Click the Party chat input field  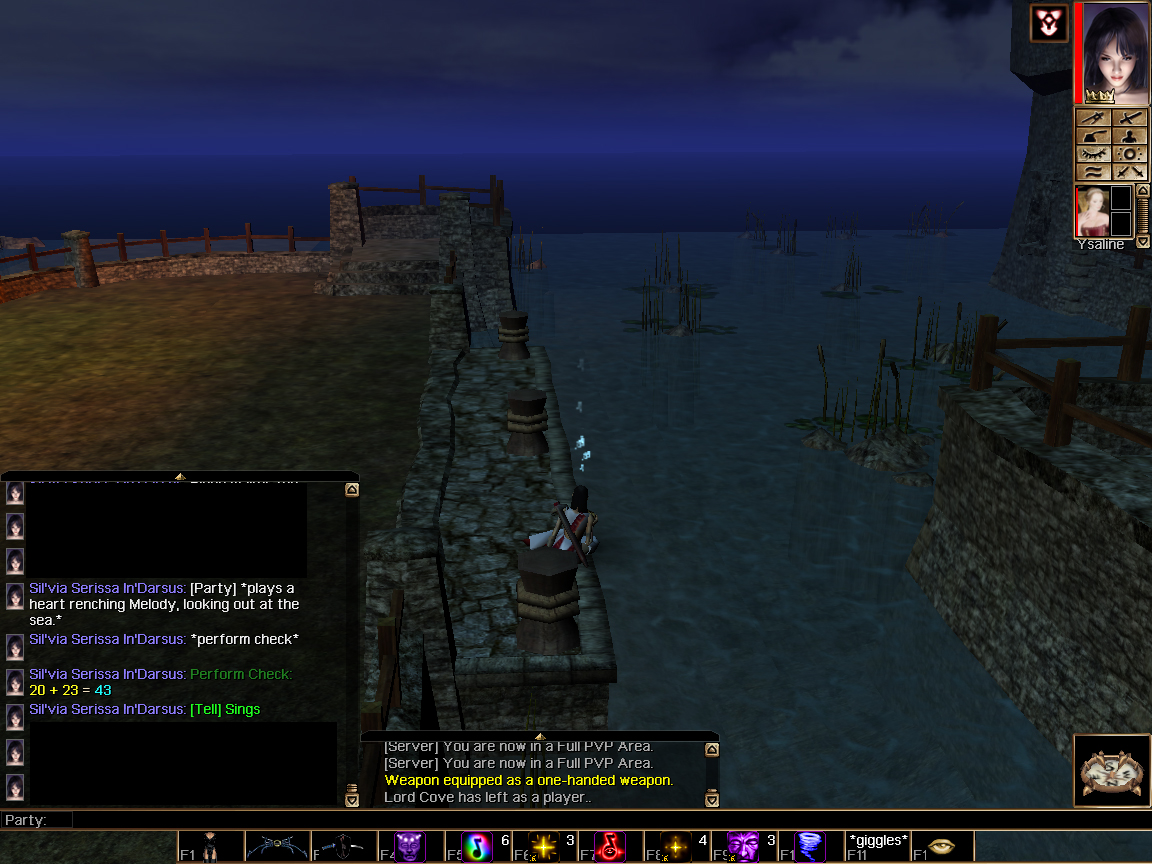tap(600, 820)
